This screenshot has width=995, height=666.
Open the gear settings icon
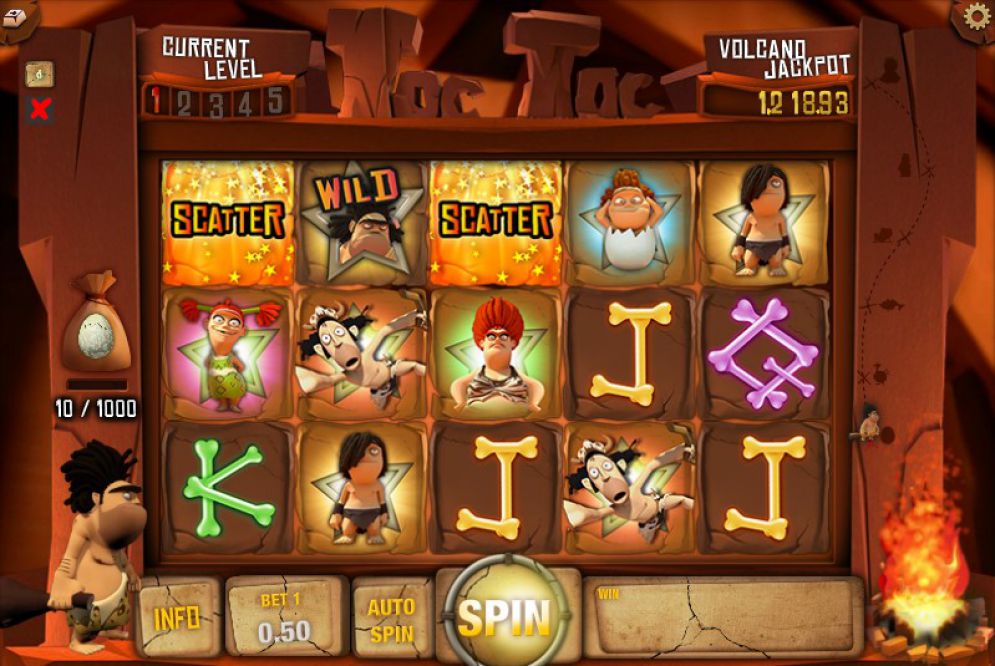click(x=975, y=16)
